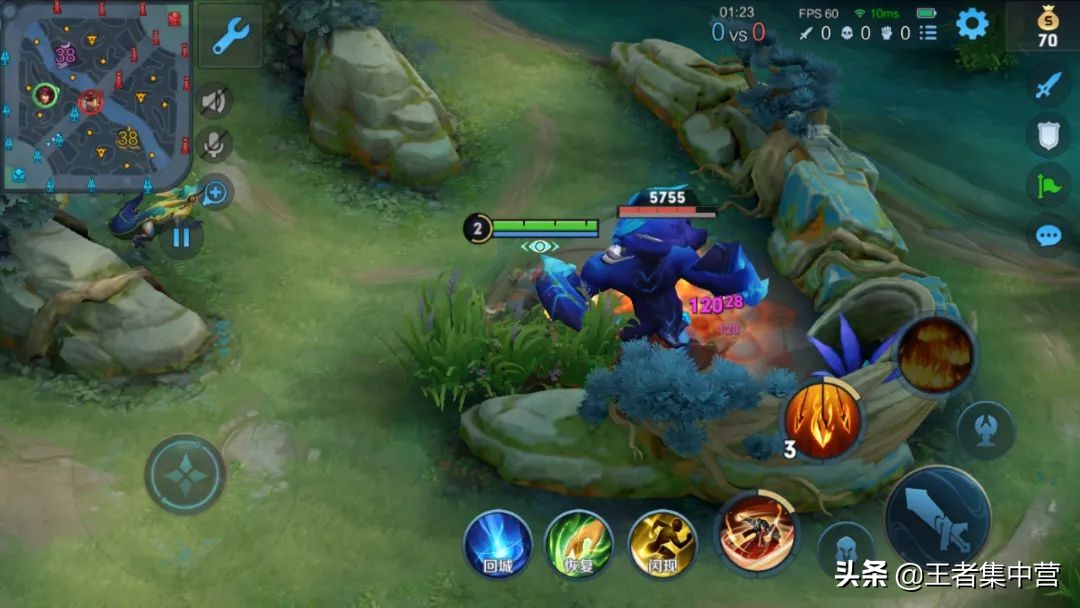Open the wrench equipment panel
The image size is (1080, 608).
(x=231, y=36)
